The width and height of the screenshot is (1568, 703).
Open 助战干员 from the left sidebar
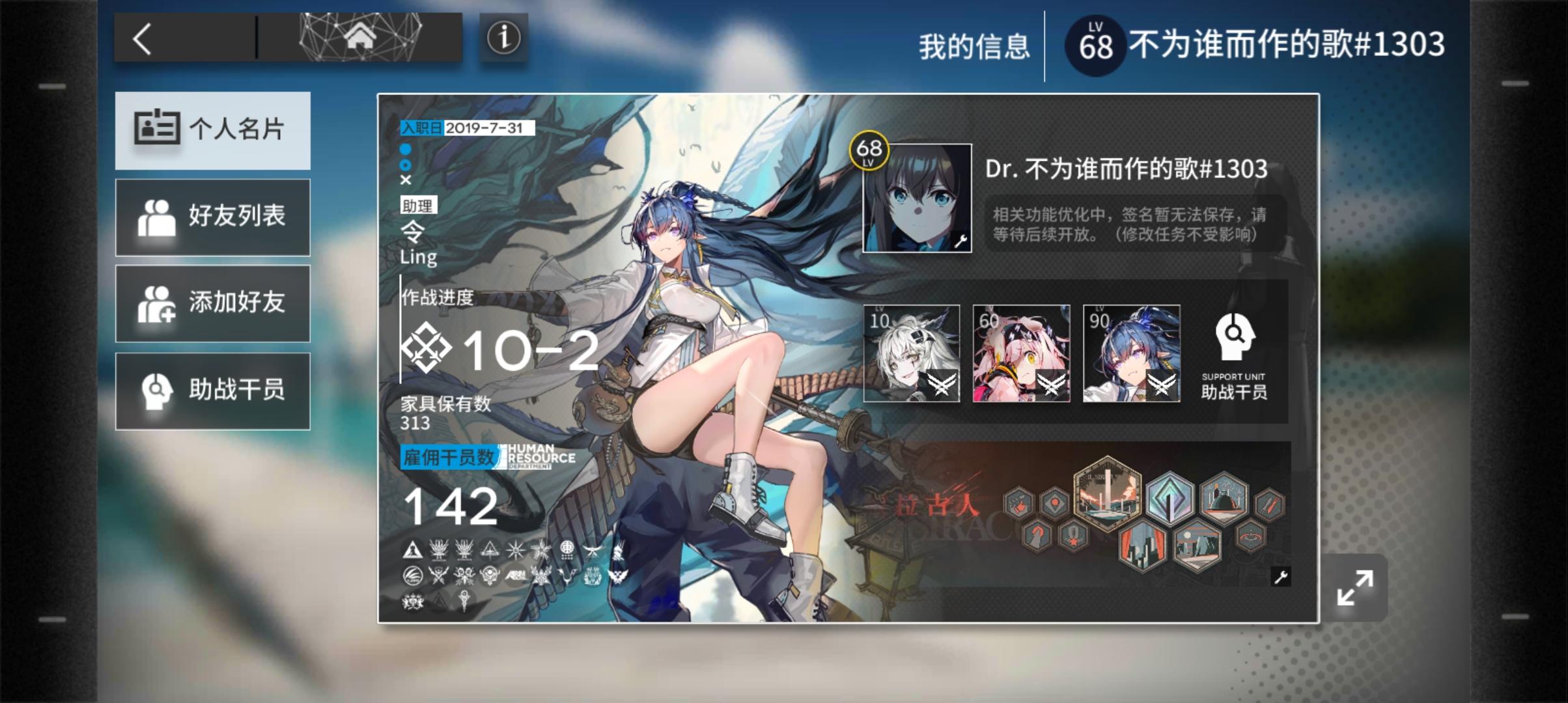click(x=213, y=391)
